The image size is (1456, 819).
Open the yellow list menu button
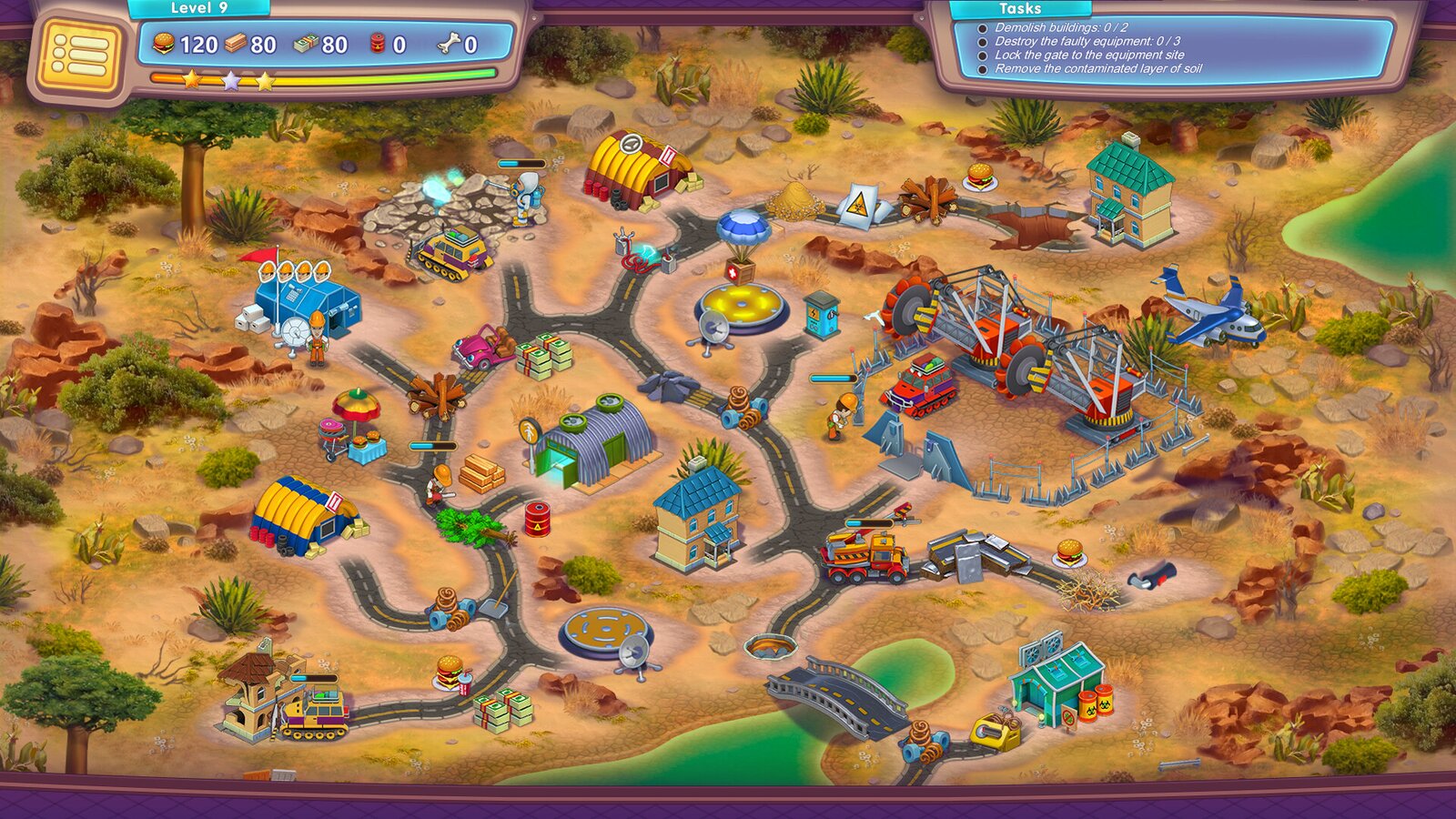tap(78, 57)
